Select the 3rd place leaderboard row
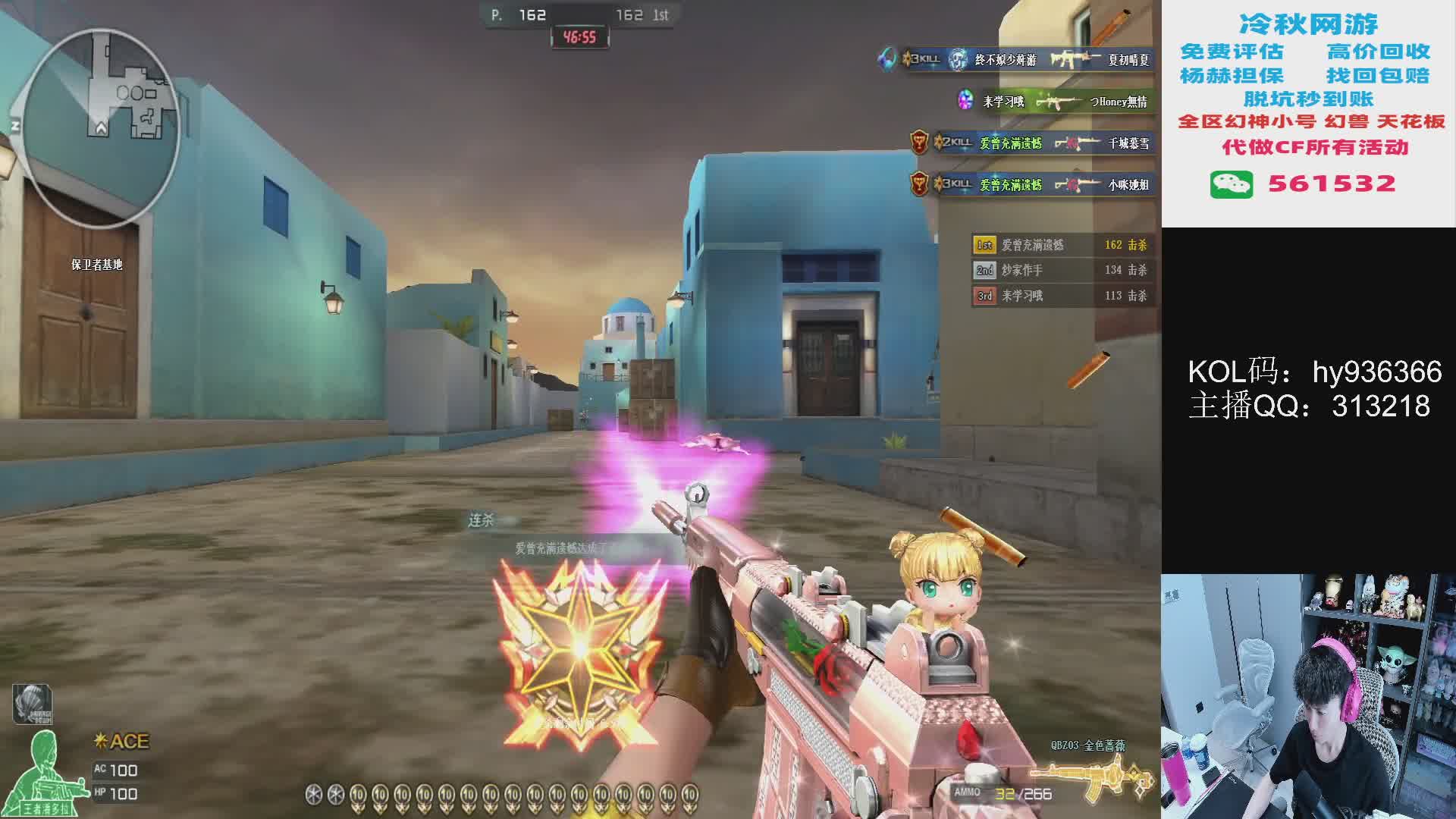Viewport: 1456px width, 819px height. [x=1062, y=296]
